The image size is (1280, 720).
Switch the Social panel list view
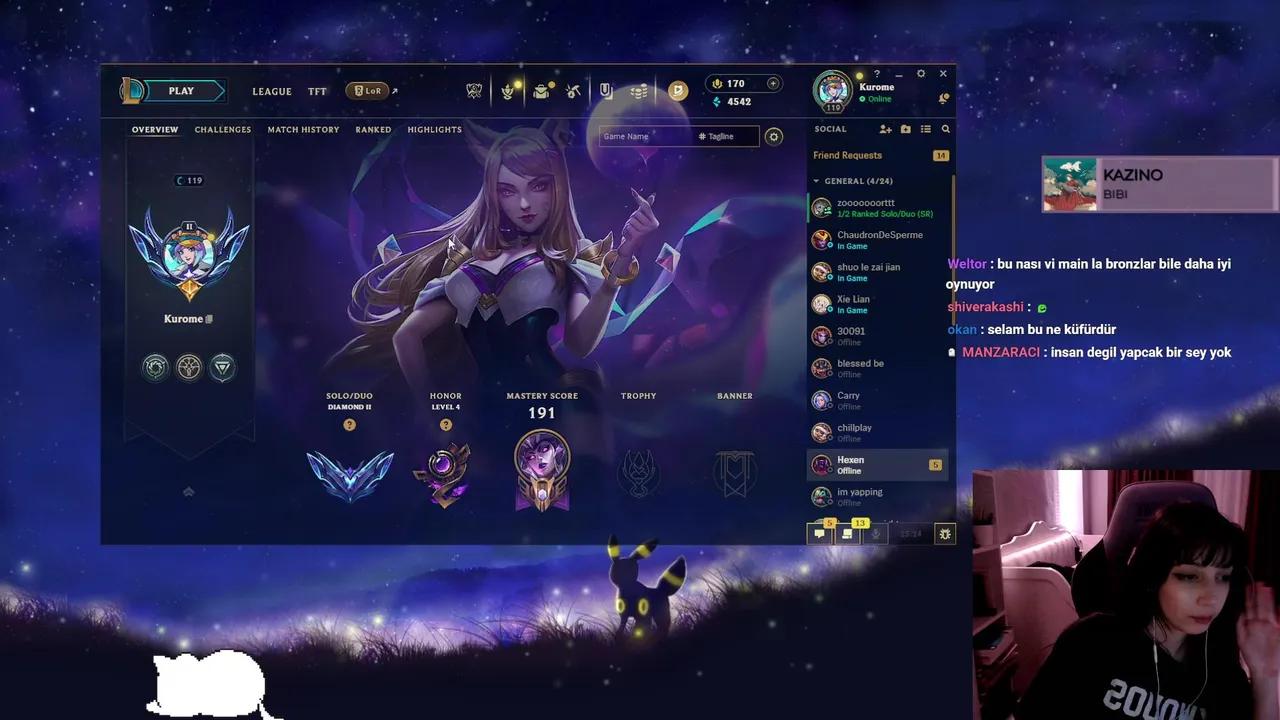coord(926,129)
